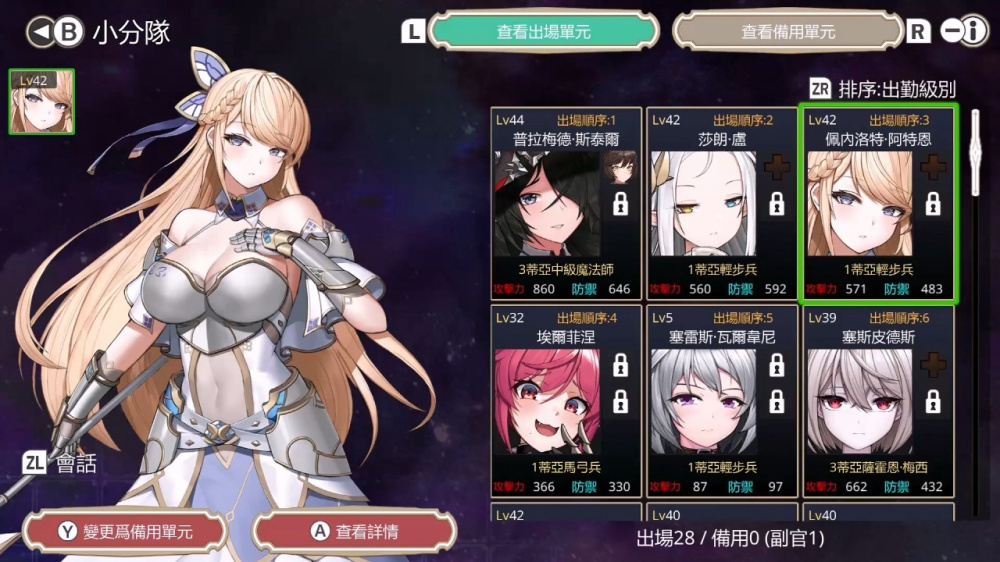Click the 變更爲備用單元 button
This screenshot has width=1000, height=562.
[x=126, y=532]
